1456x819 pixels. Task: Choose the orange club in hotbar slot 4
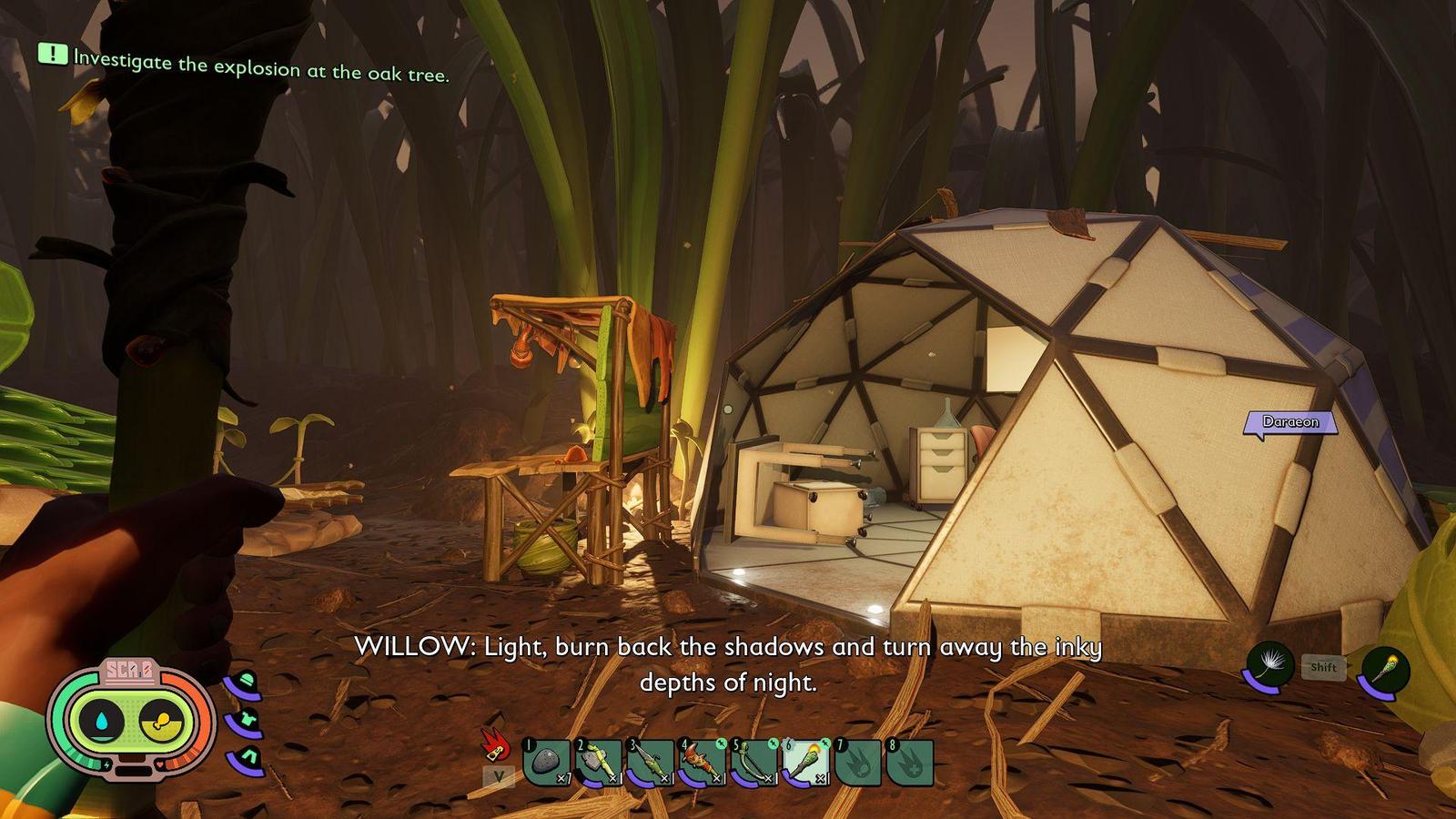702,762
